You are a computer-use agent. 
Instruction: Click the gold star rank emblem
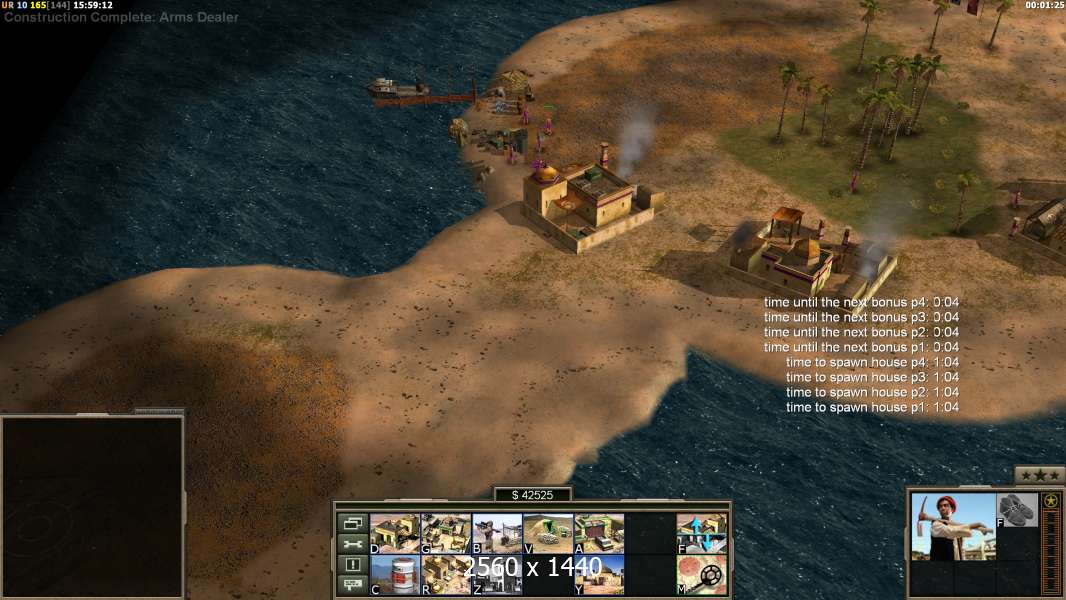click(1050, 501)
